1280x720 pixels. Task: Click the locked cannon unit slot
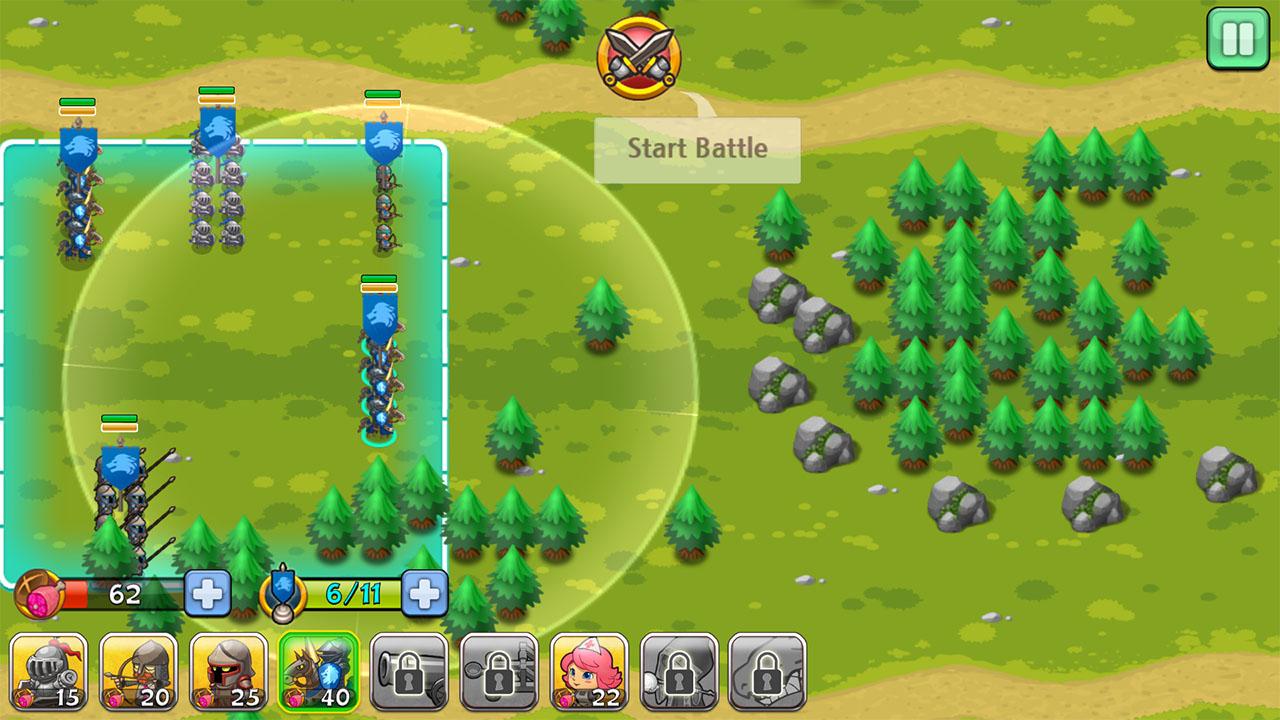click(408, 671)
